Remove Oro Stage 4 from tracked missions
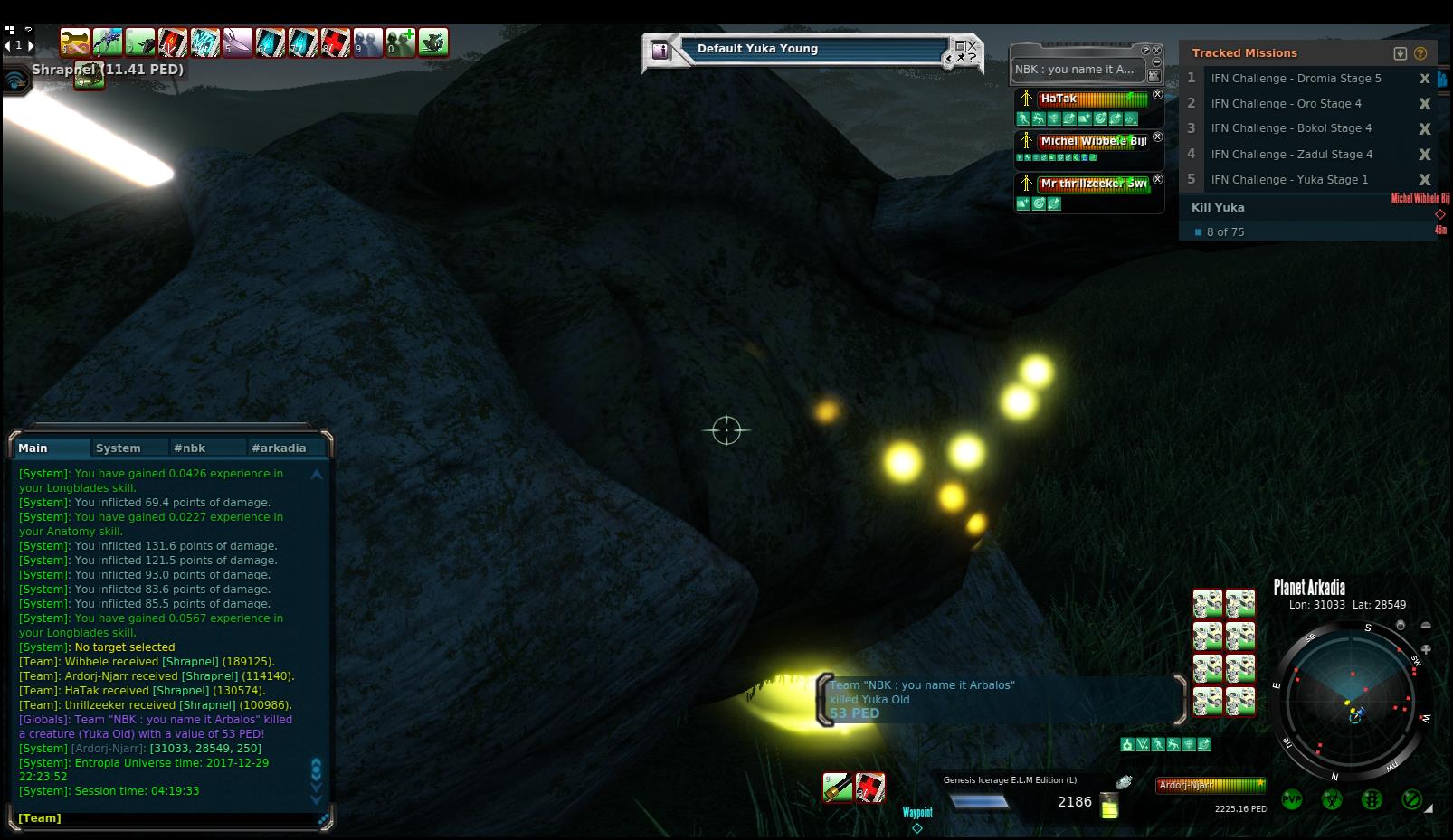Screen dimensions: 1453x840 pyautogui.click(x=1425, y=104)
